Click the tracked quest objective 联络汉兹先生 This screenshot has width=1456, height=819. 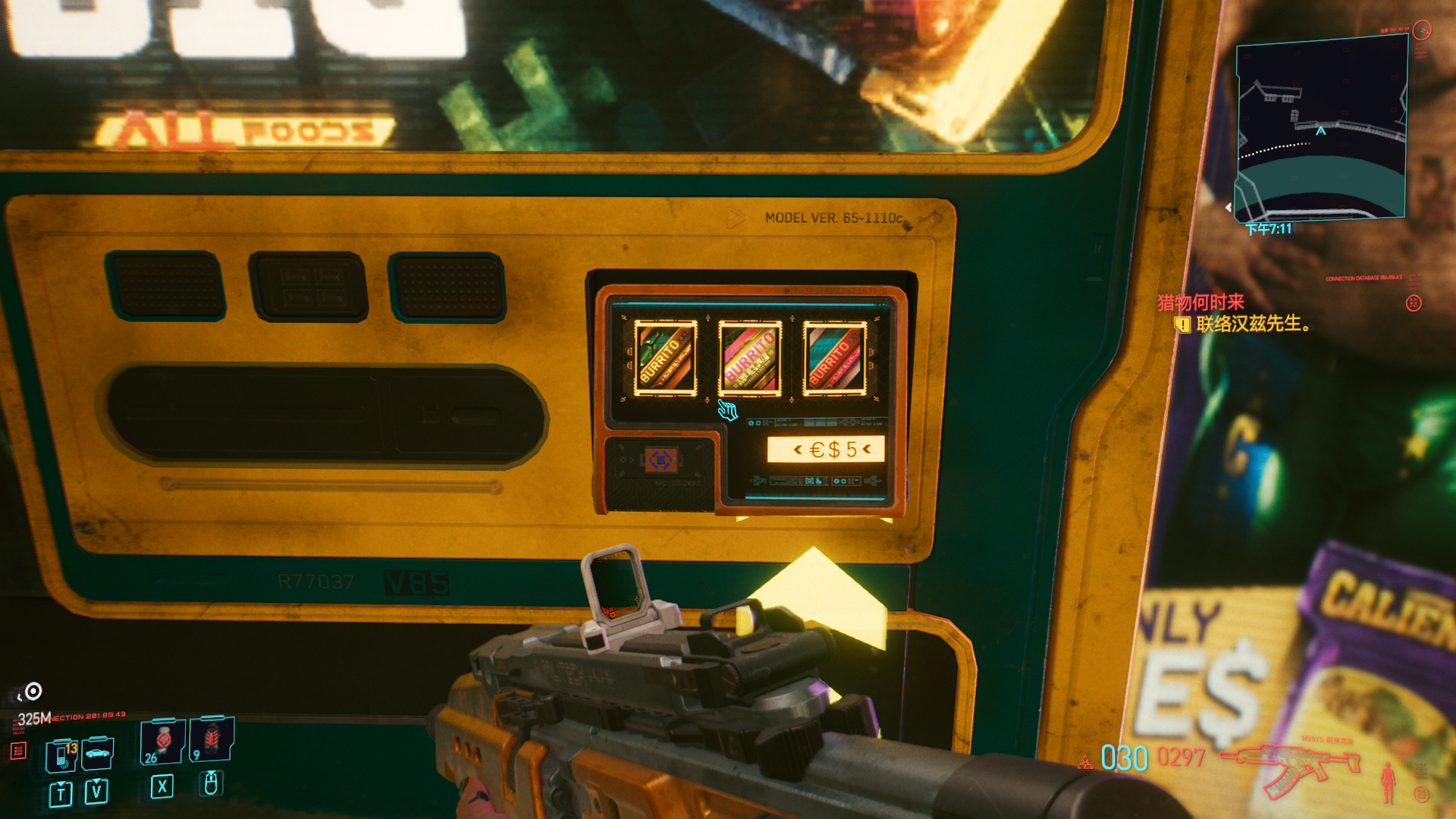tap(1252, 325)
